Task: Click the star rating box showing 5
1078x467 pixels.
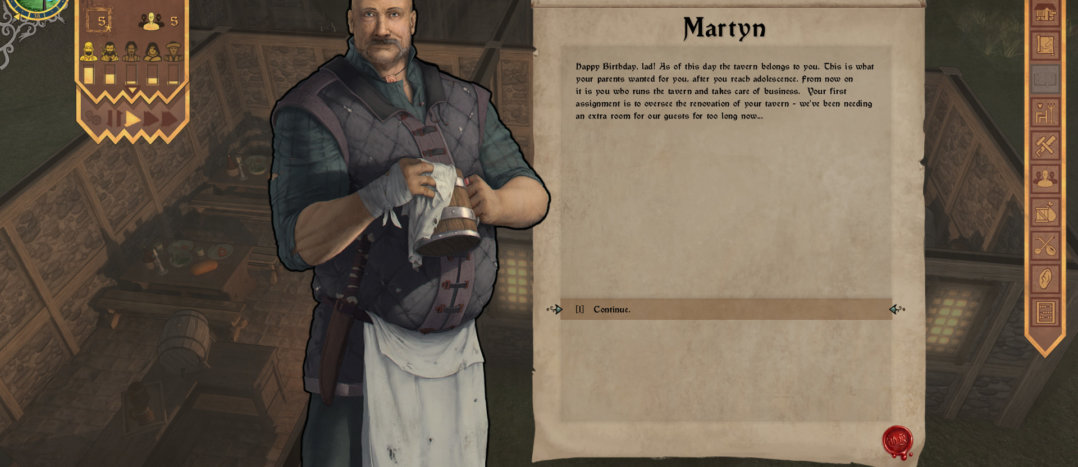Action: coord(98,21)
